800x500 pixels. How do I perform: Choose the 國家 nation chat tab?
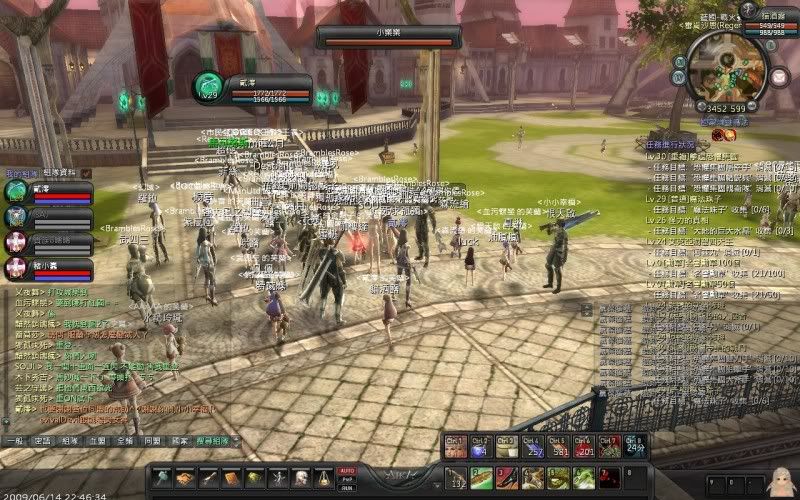[180, 440]
